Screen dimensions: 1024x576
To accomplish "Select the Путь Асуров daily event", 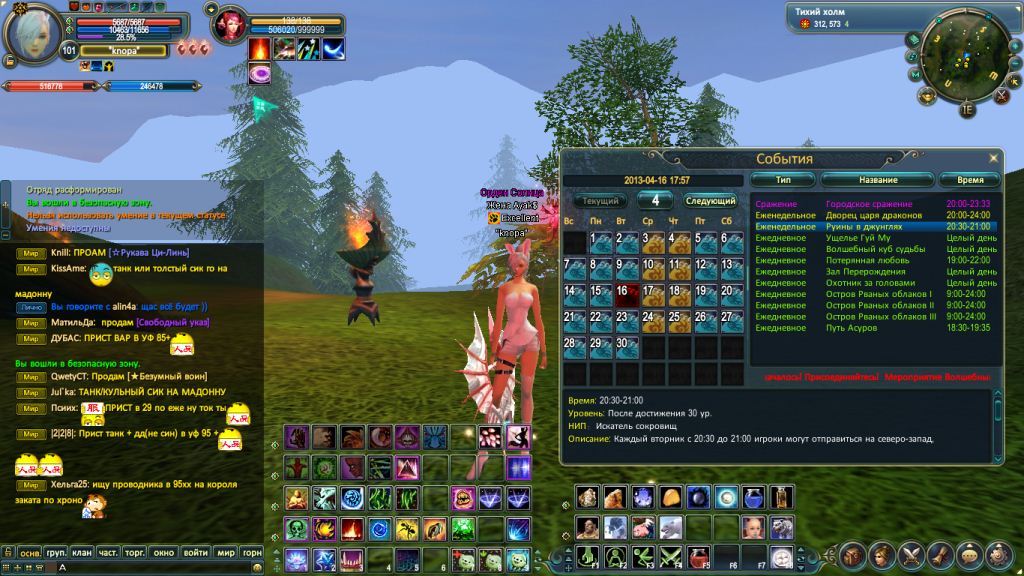I will click(x=850, y=328).
